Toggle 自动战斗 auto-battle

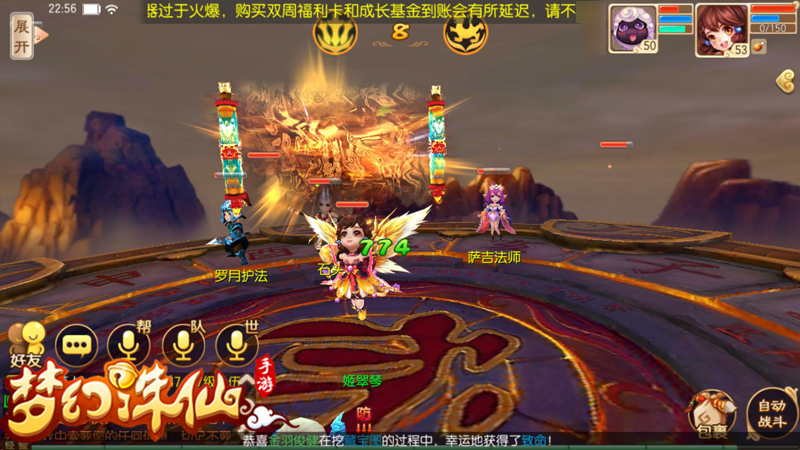(x=771, y=413)
